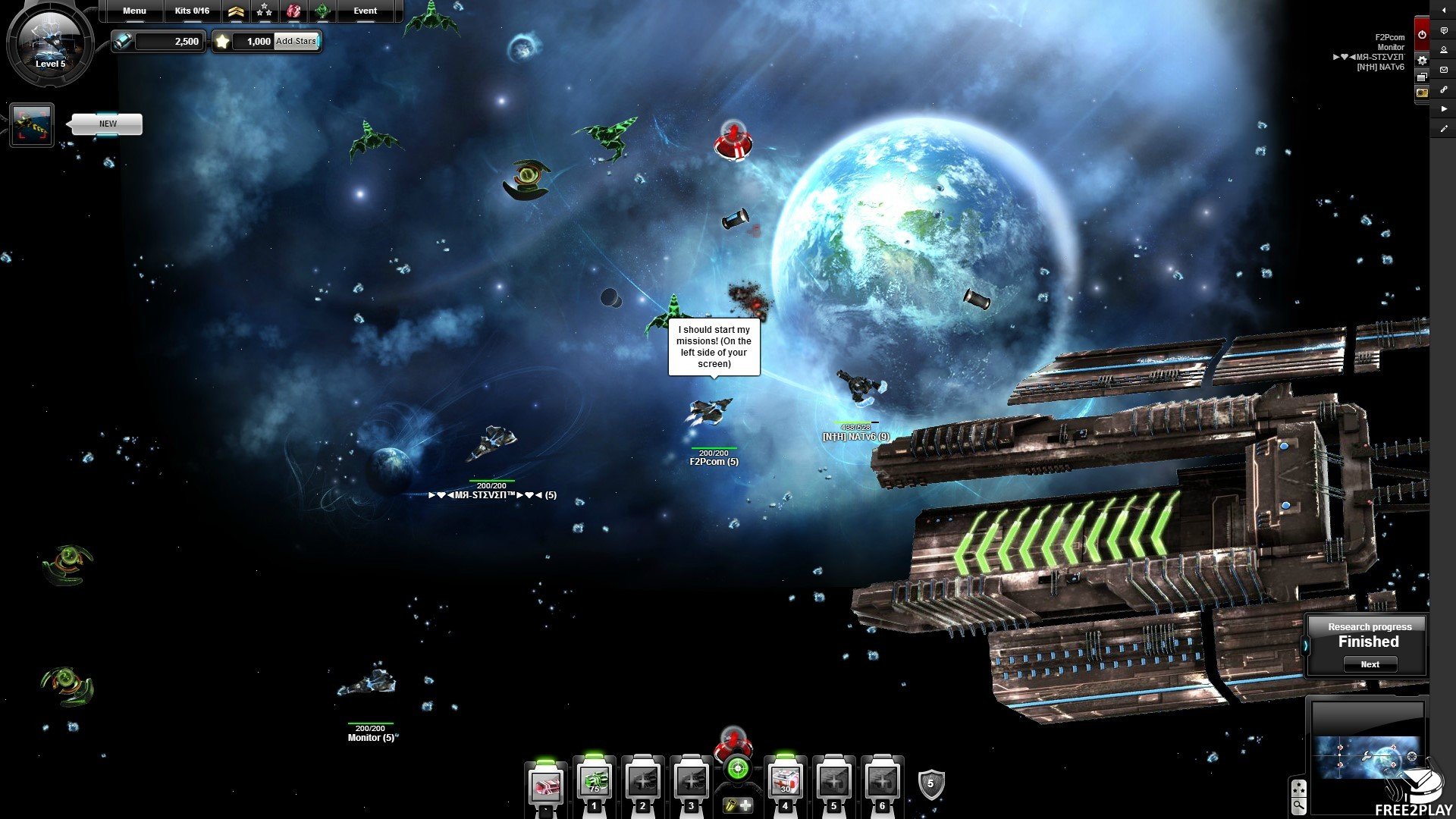Open the Event menu
Viewport: 1456px width, 819px height.
click(365, 11)
